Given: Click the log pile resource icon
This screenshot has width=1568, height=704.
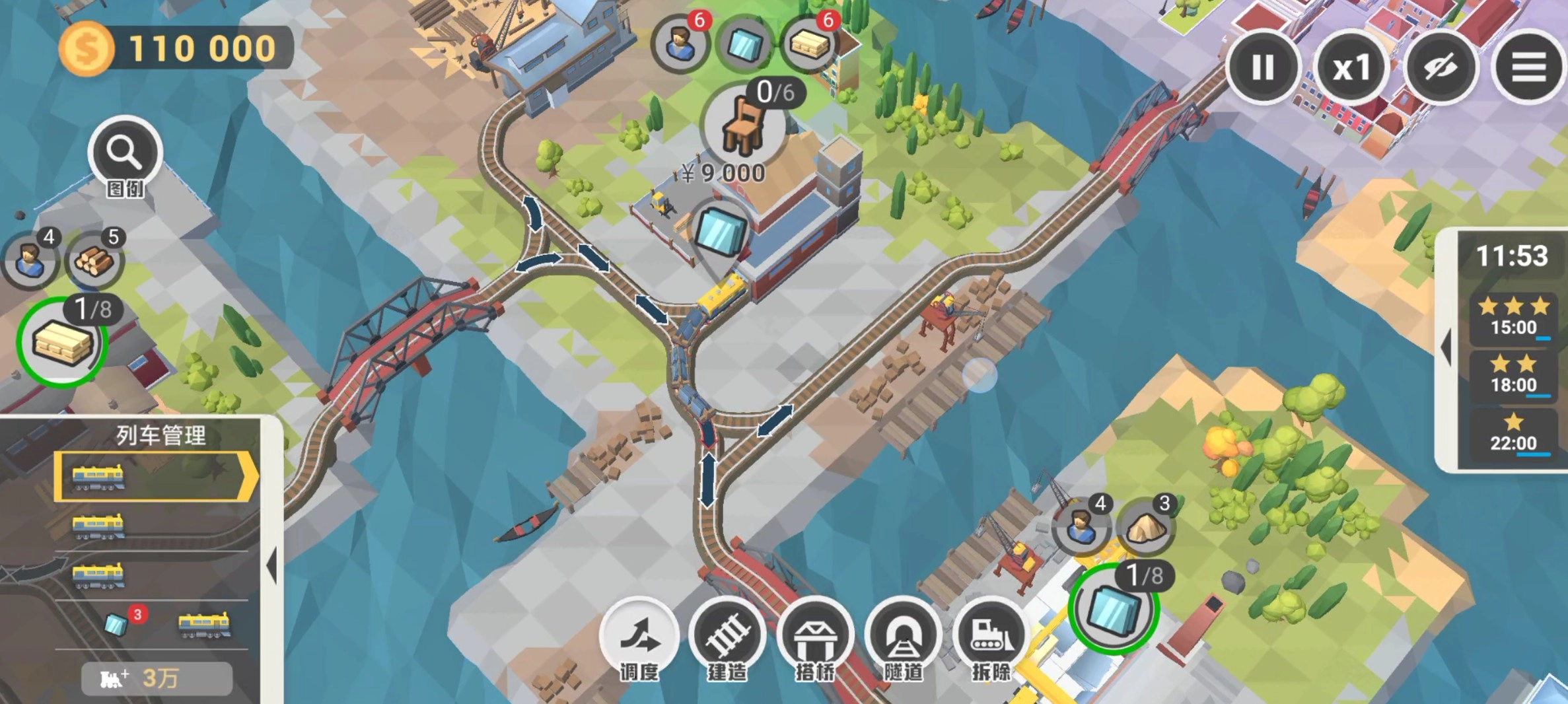Looking at the screenshot, I should click(94, 261).
